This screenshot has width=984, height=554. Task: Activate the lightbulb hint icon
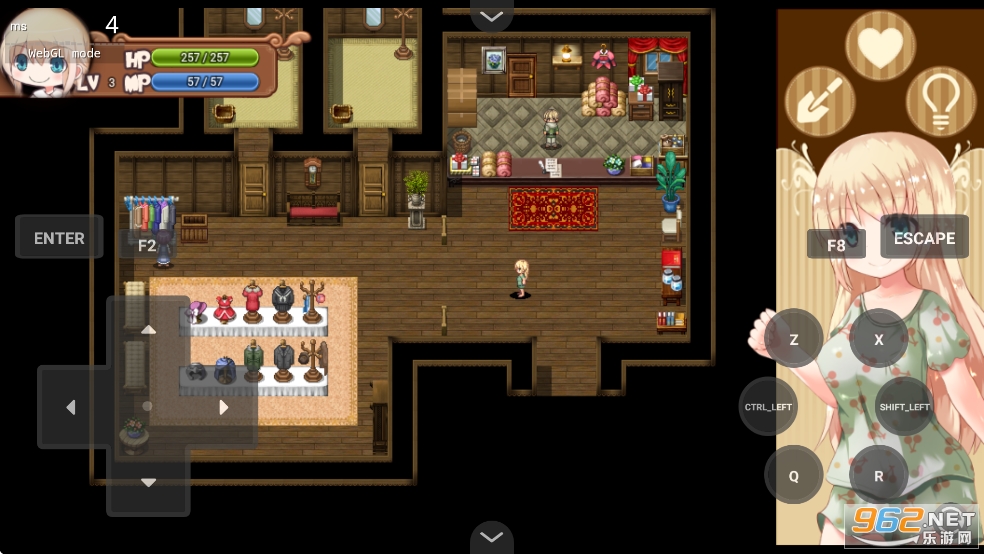click(x=941, y=101)
